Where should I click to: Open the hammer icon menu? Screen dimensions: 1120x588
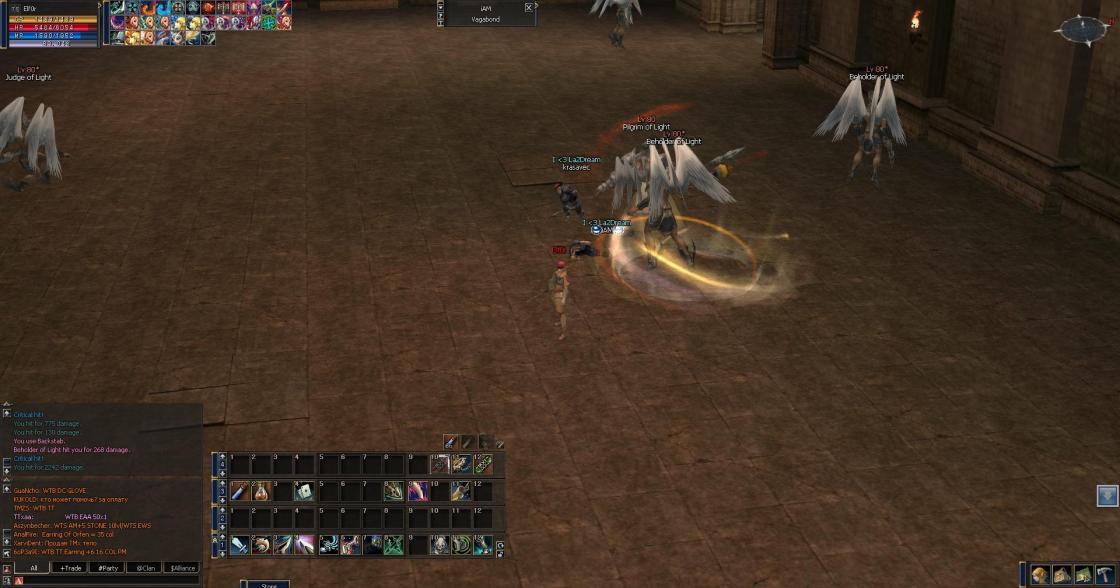pos(1103,575)
